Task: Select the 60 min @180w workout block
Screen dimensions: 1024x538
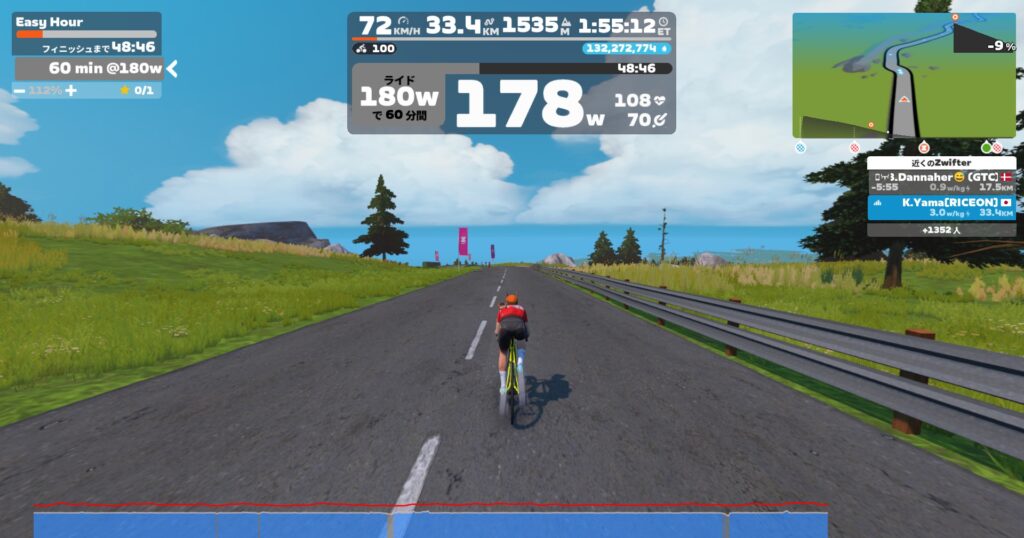Action: (x=88, y=68)
